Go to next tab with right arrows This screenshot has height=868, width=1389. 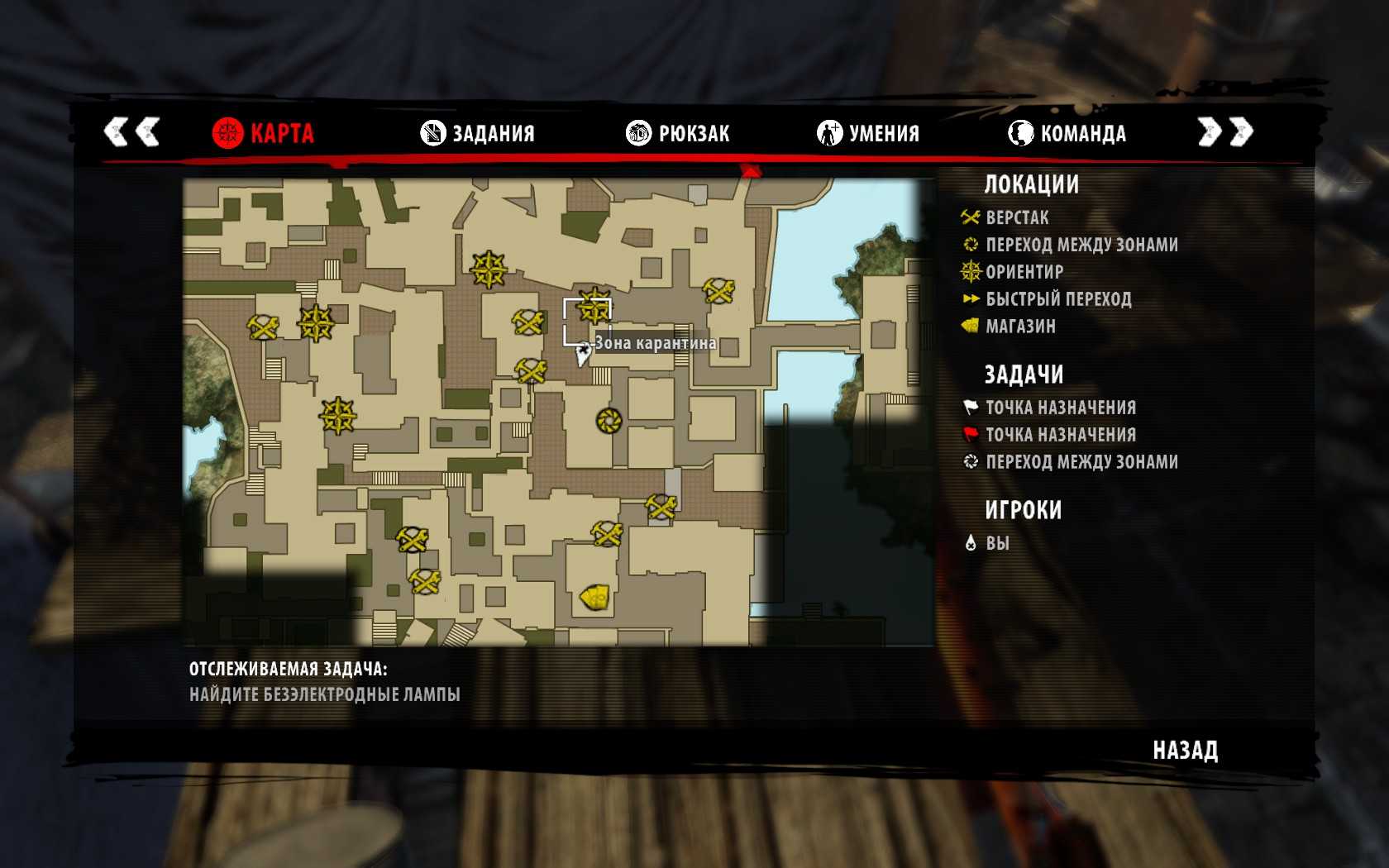pos(1225,131)
